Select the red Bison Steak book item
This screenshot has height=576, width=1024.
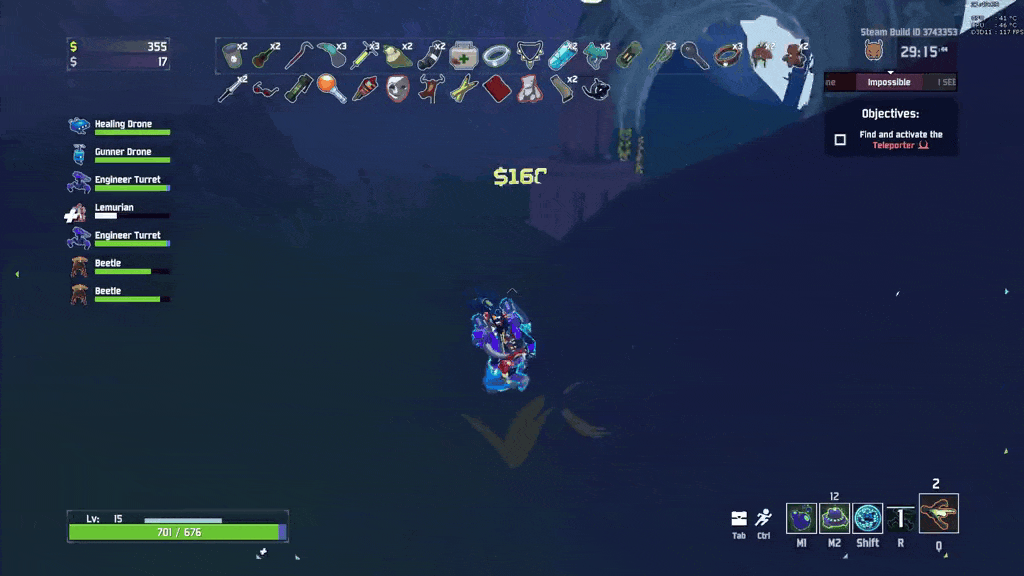(497, 89)
